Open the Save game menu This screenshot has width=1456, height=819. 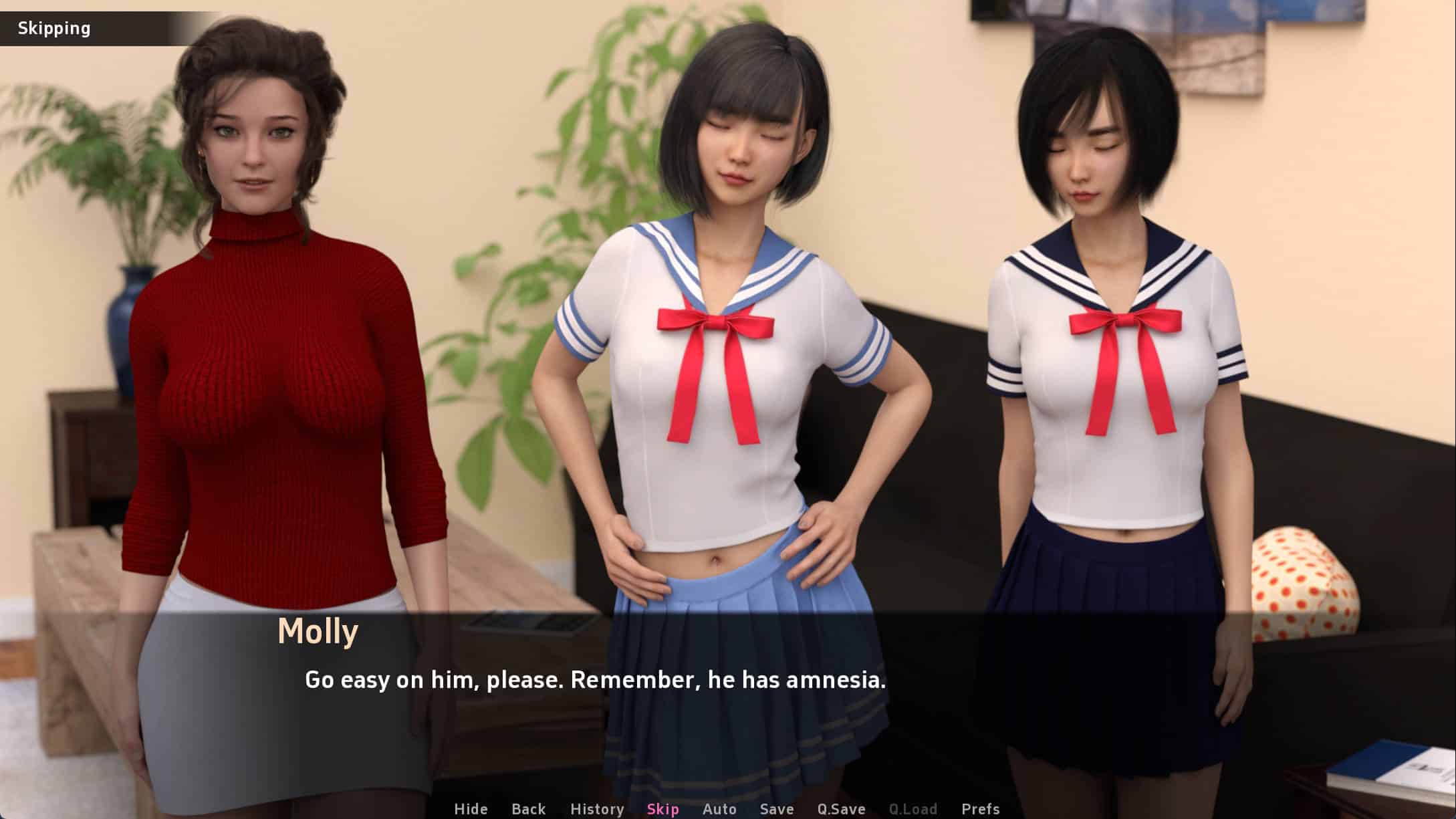coord(776,809)
